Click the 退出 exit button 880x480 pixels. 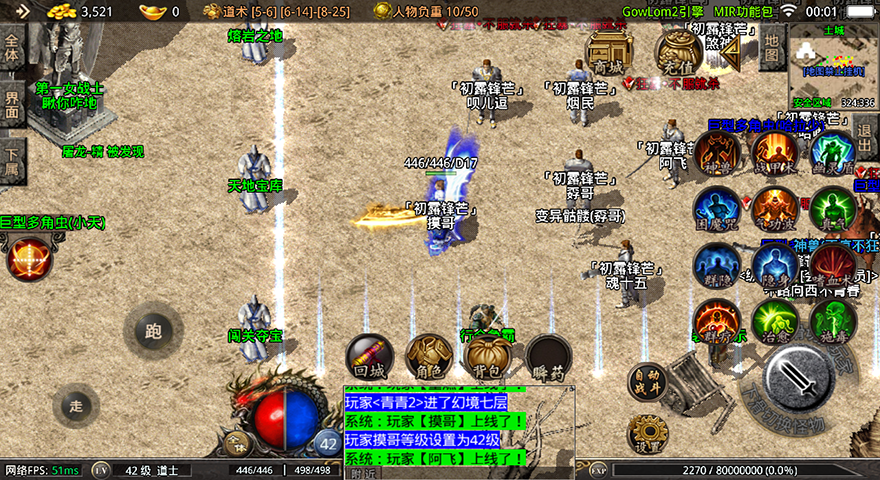point(867,135)
